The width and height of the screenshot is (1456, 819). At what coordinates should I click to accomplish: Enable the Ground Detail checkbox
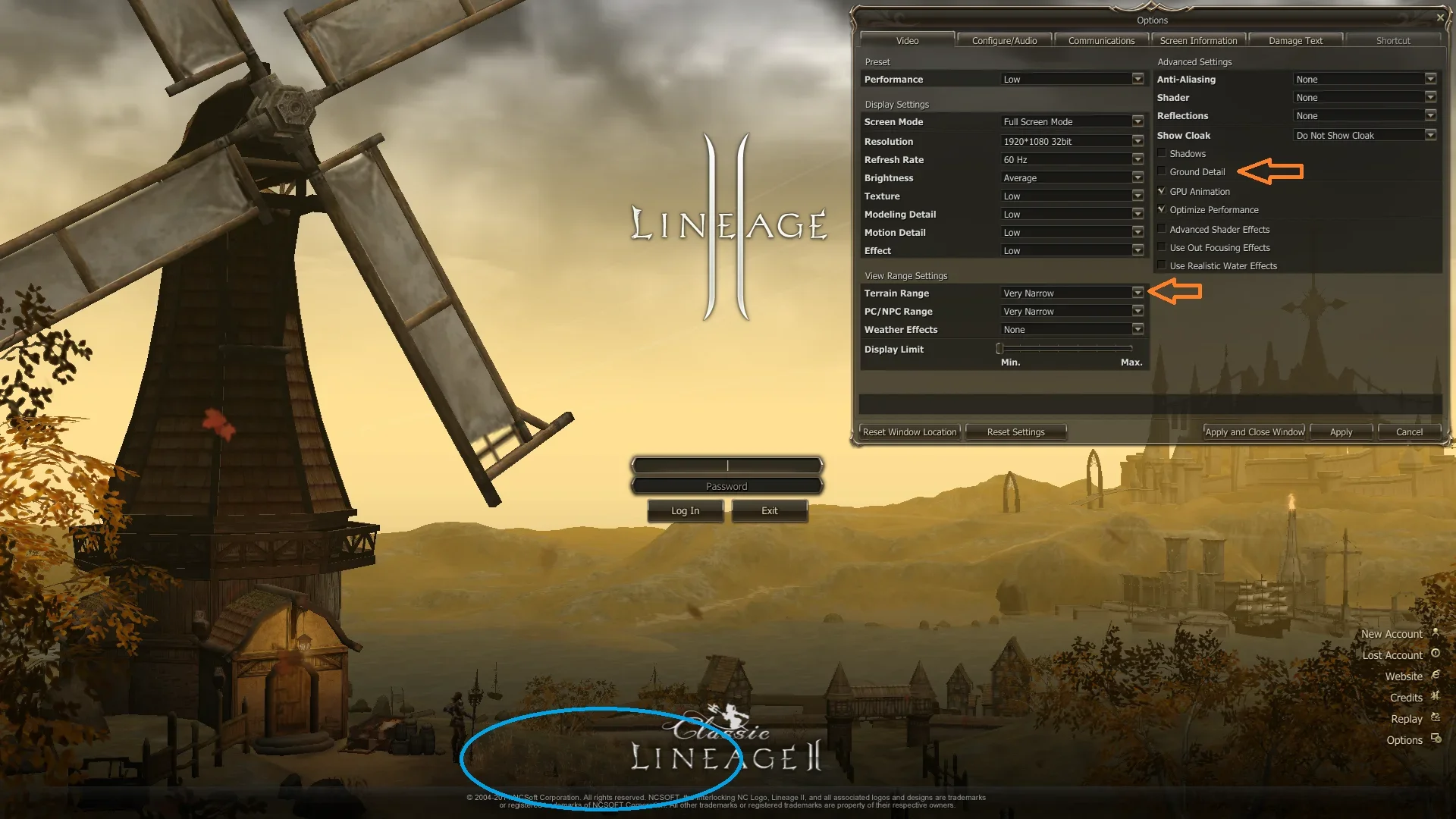(1162, 171)
